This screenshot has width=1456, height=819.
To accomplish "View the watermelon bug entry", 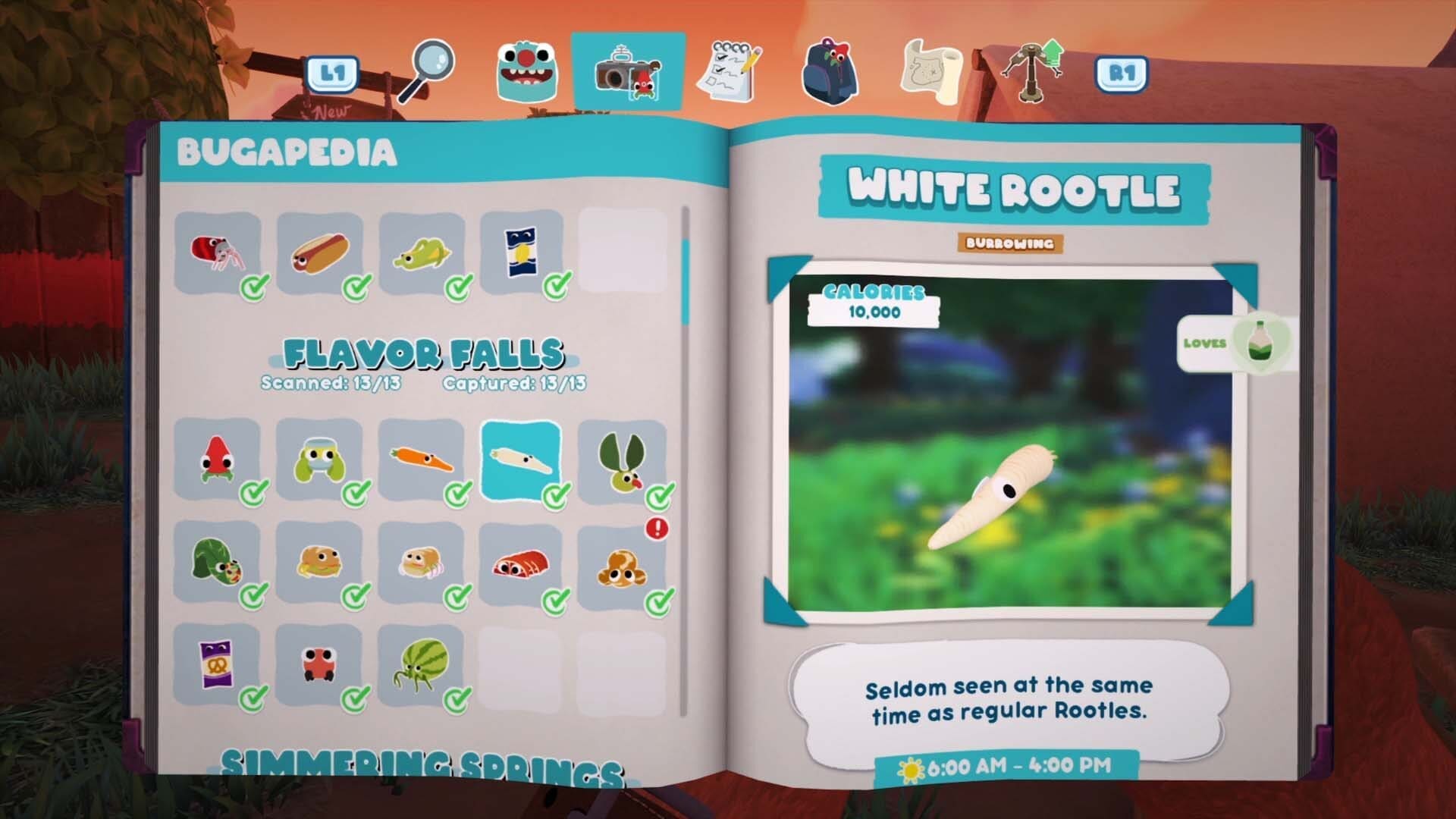I will (x=421, y=665).
